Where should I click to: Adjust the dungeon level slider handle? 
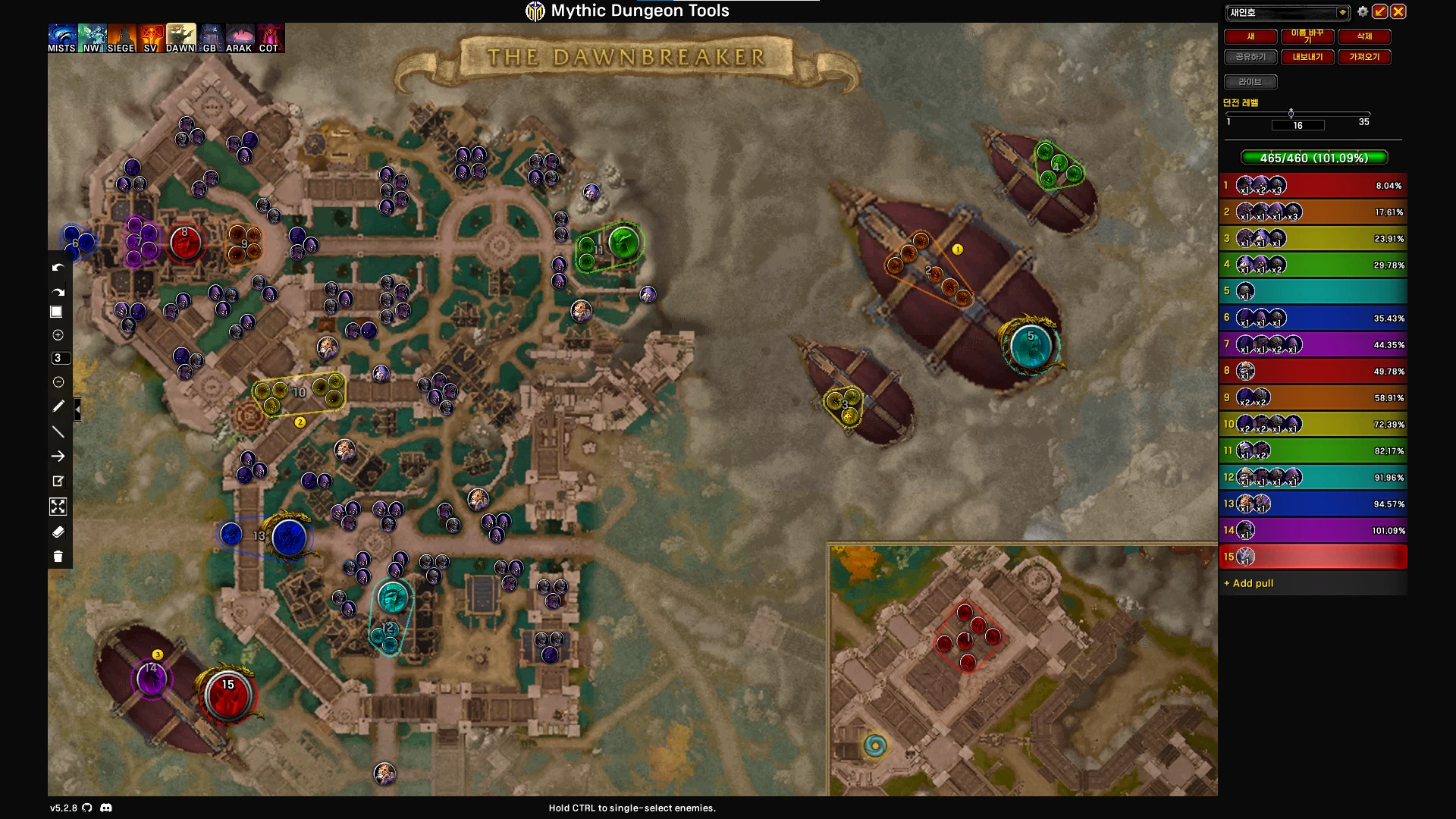point(1291,114)
